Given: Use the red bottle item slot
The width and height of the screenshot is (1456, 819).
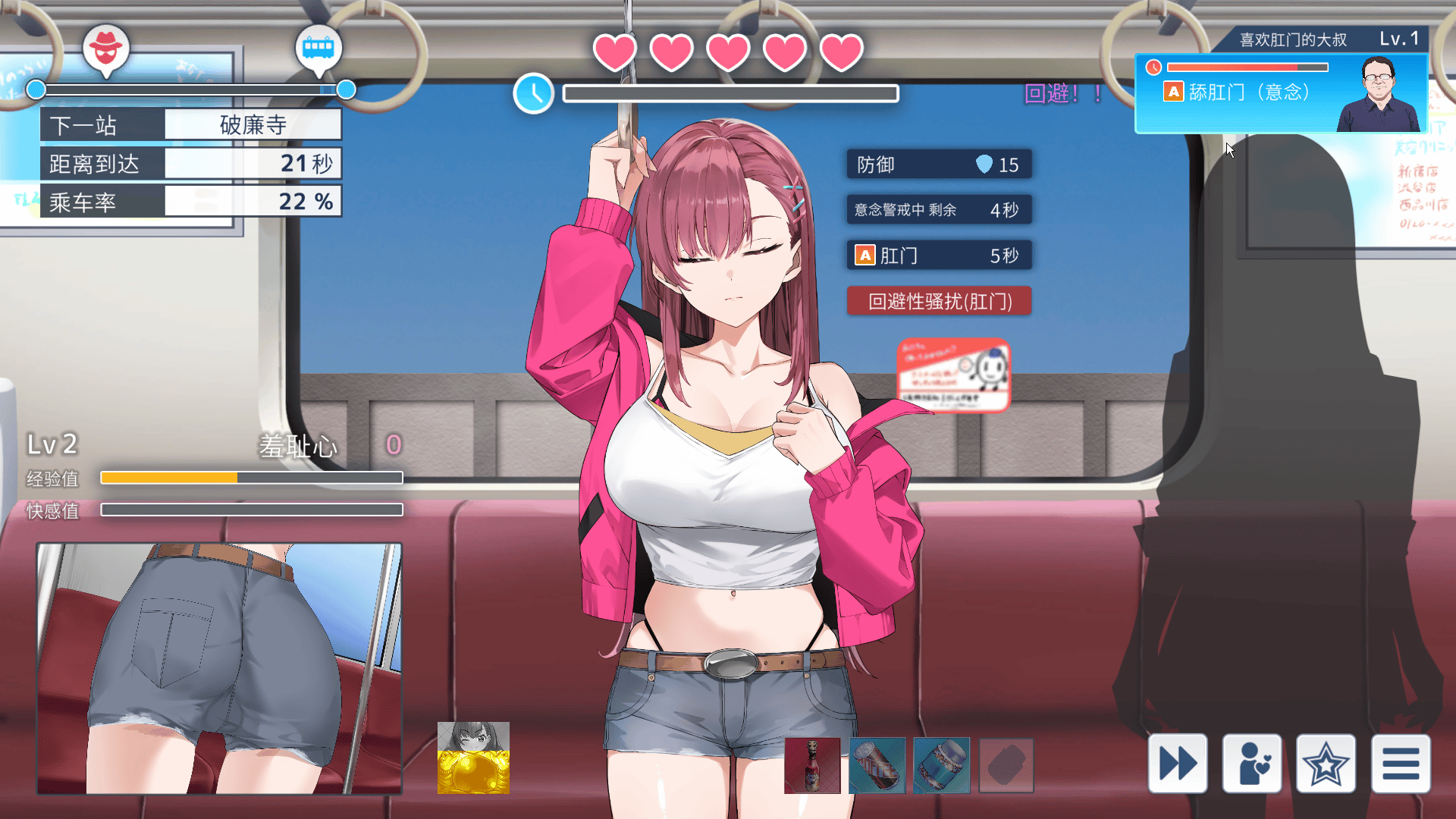Looking at the screenshot, I should pyautogui.click(x=812, y=765).
